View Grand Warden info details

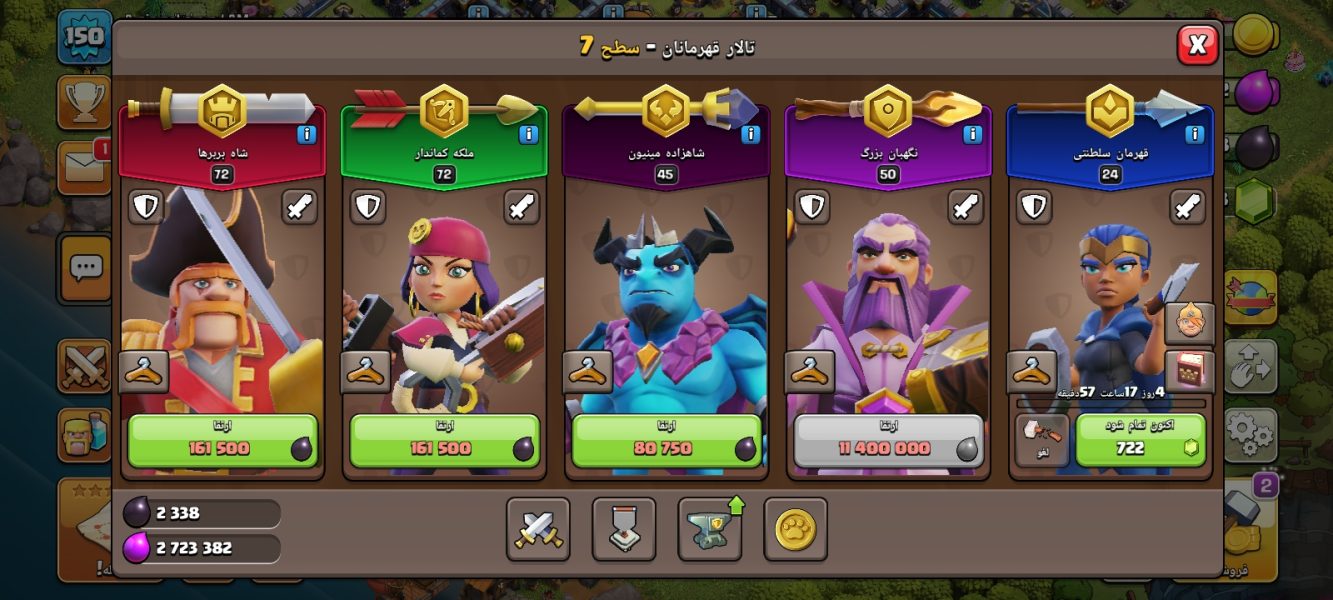pos(972,135)
